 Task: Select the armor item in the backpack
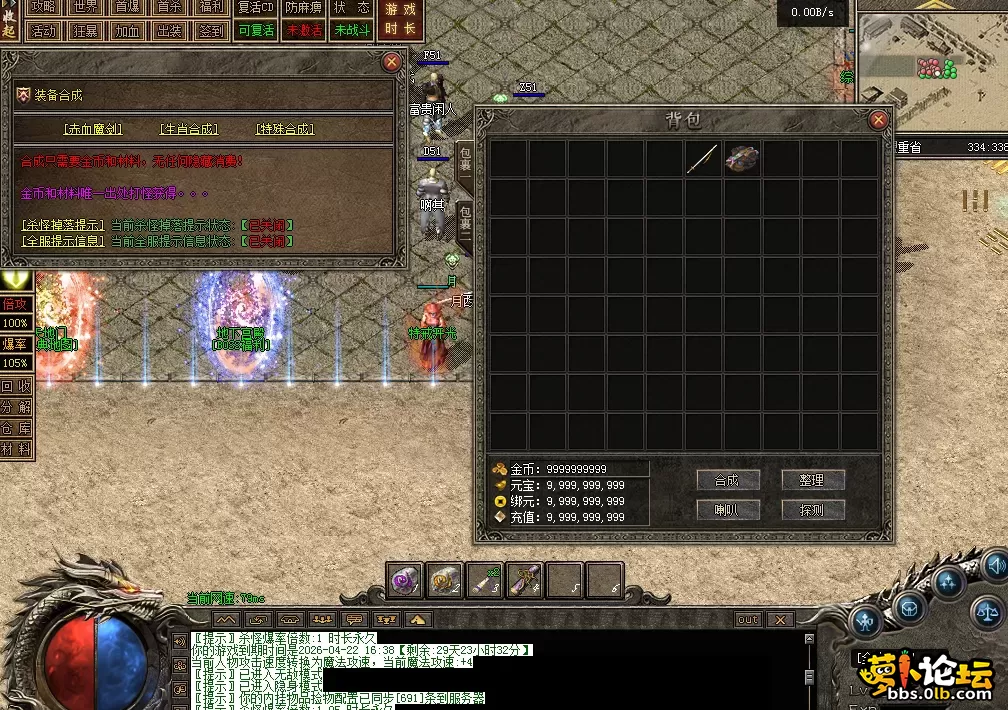coord(742,159)
